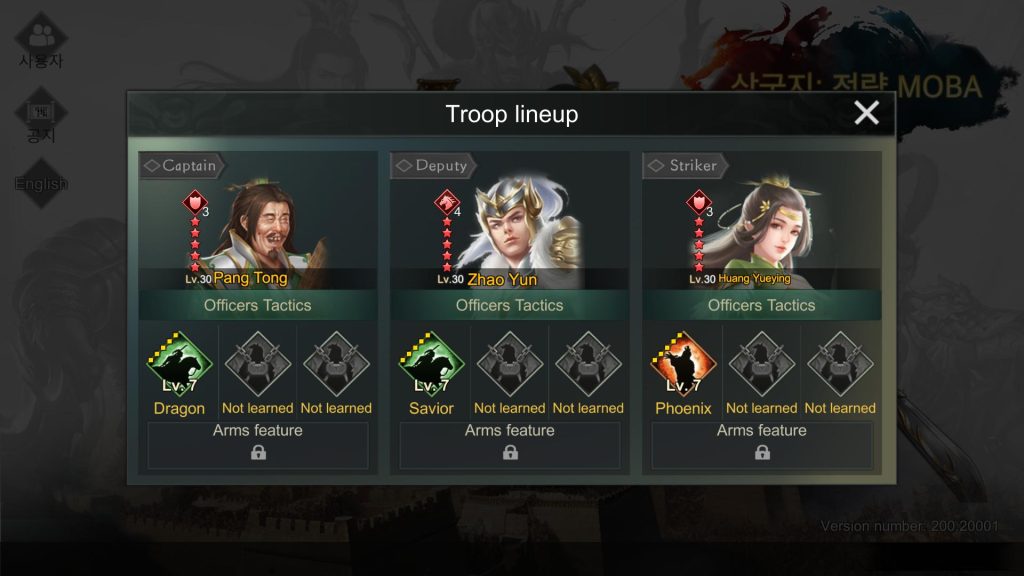Inspect the Phoenix tactic icon

tap(684, 365)
